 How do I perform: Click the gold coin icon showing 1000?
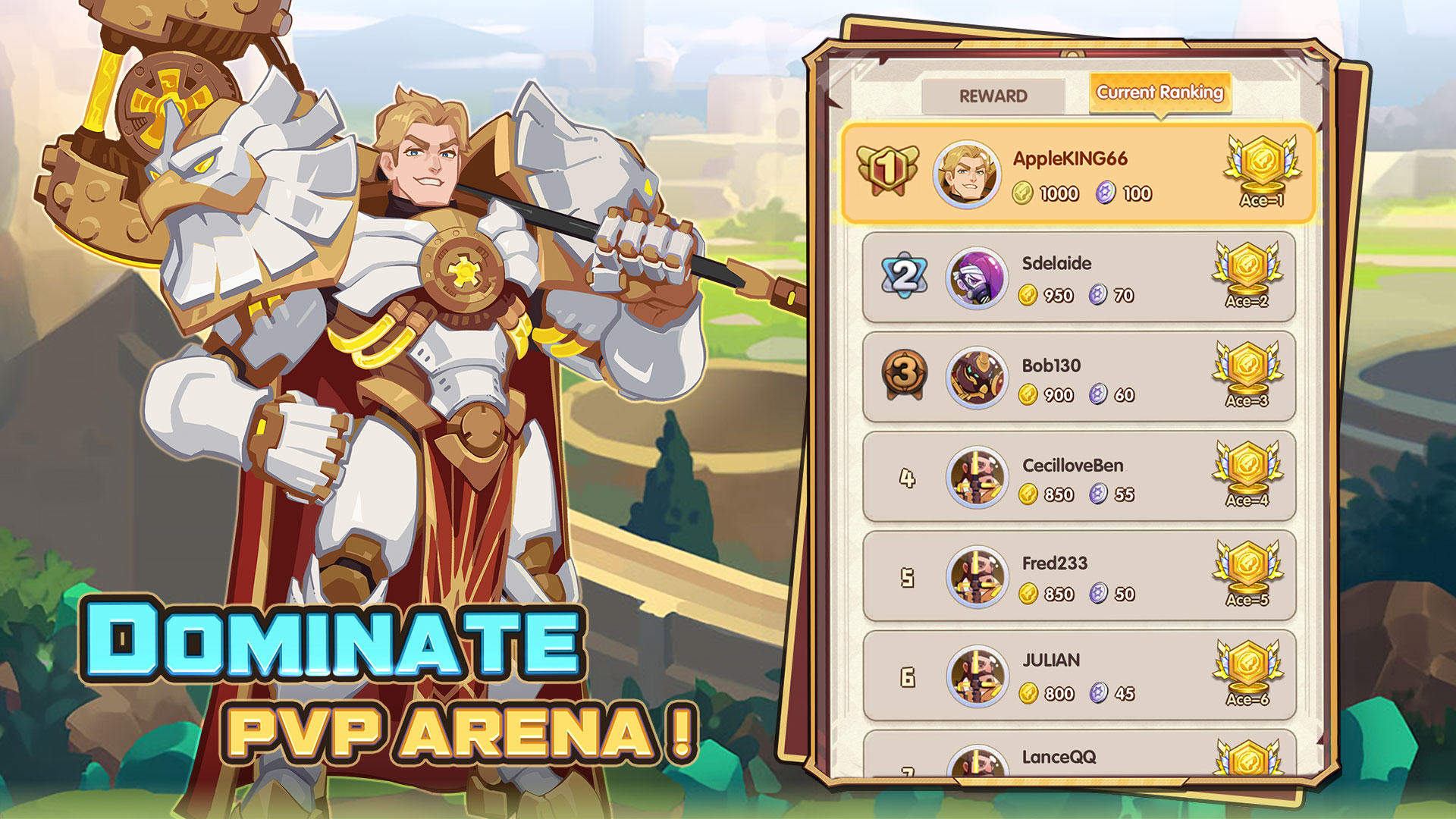coord(1025,193)
